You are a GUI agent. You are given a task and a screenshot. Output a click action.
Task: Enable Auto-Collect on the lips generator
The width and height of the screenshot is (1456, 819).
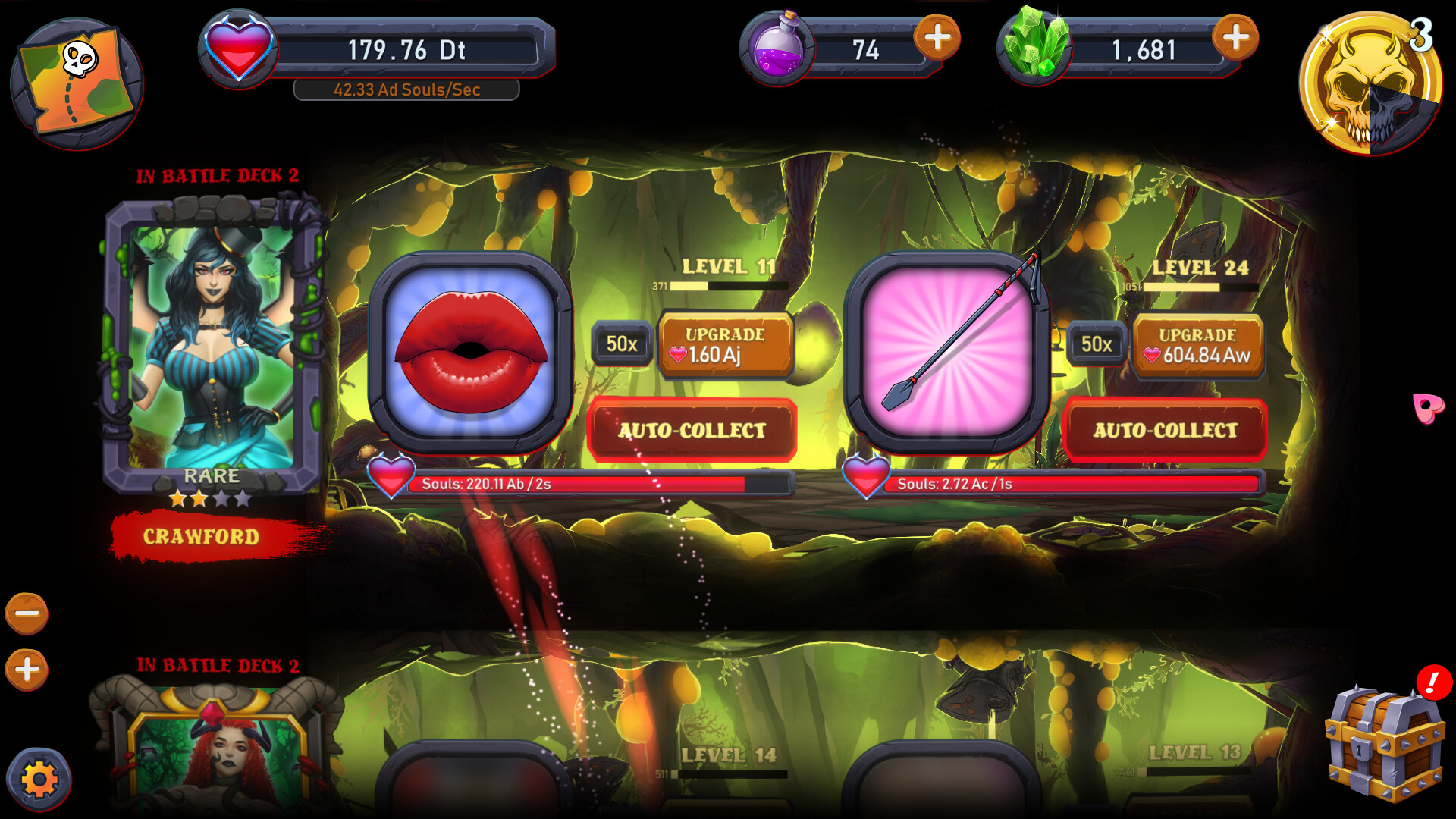692,429
